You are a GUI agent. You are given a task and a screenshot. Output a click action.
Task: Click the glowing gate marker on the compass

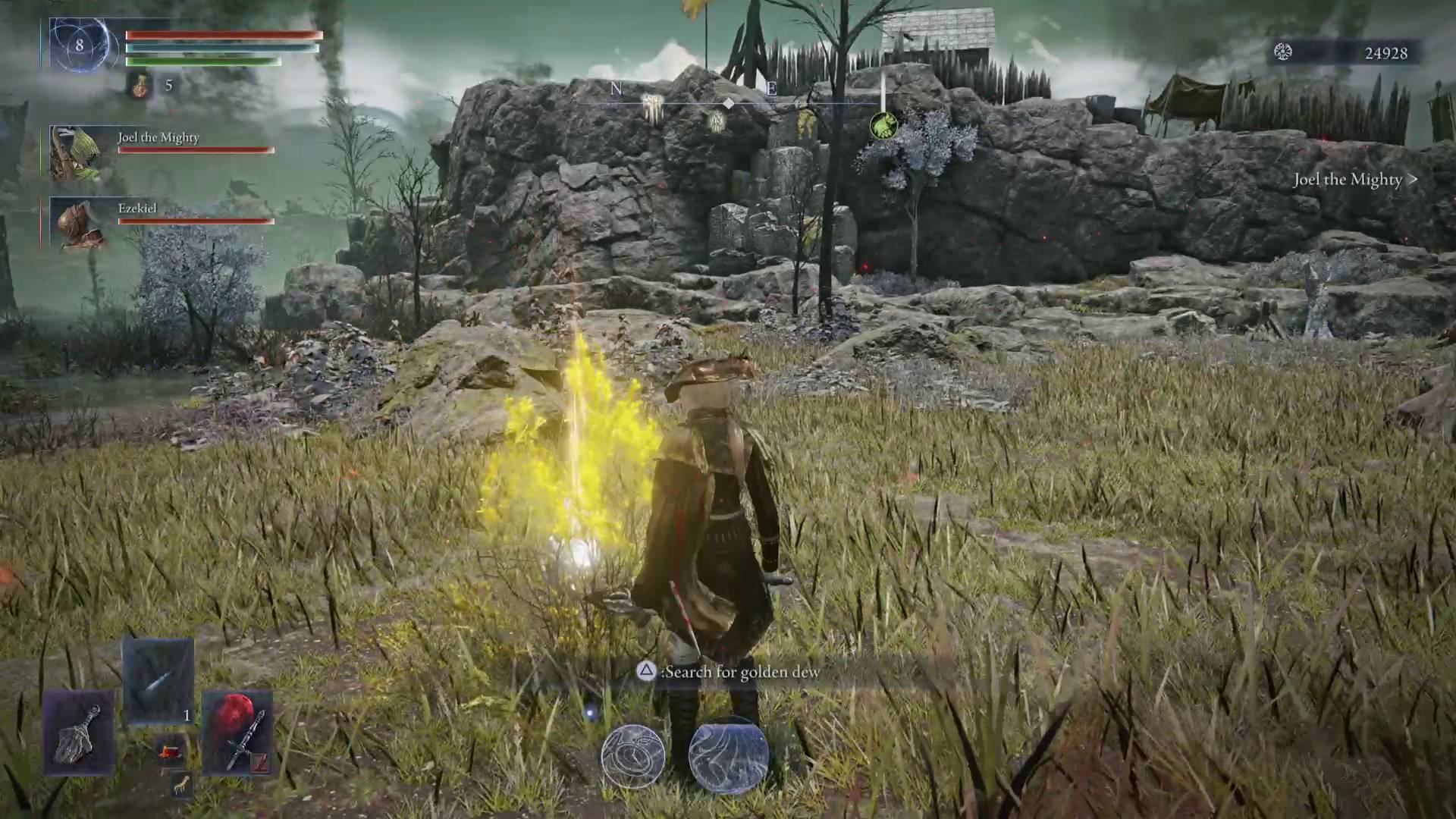click(652, 108)
